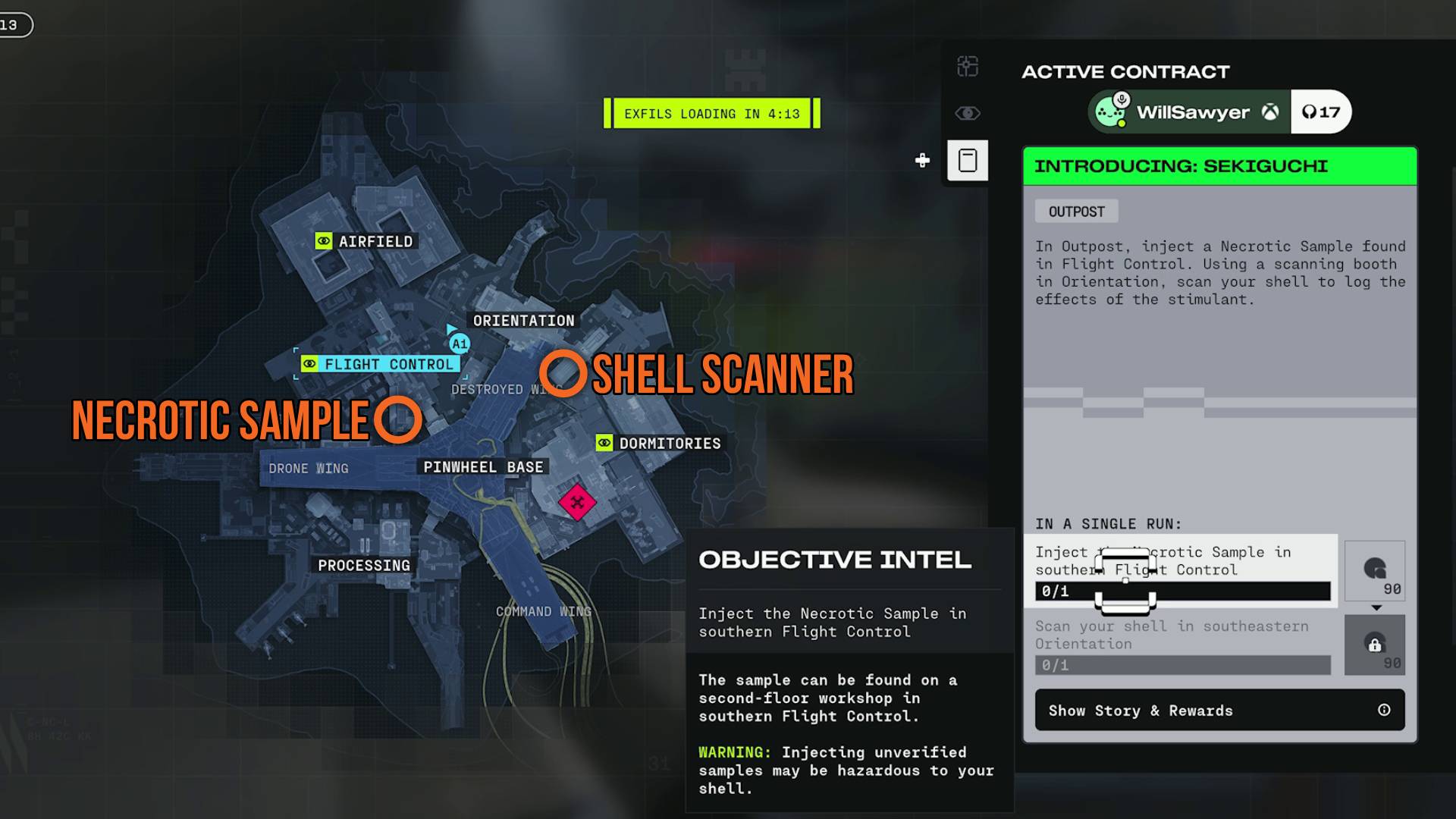Select the unlocked helmet reward icon worth 90
The width and height of the screenshot is (1456, 819).
[1376, 570]
